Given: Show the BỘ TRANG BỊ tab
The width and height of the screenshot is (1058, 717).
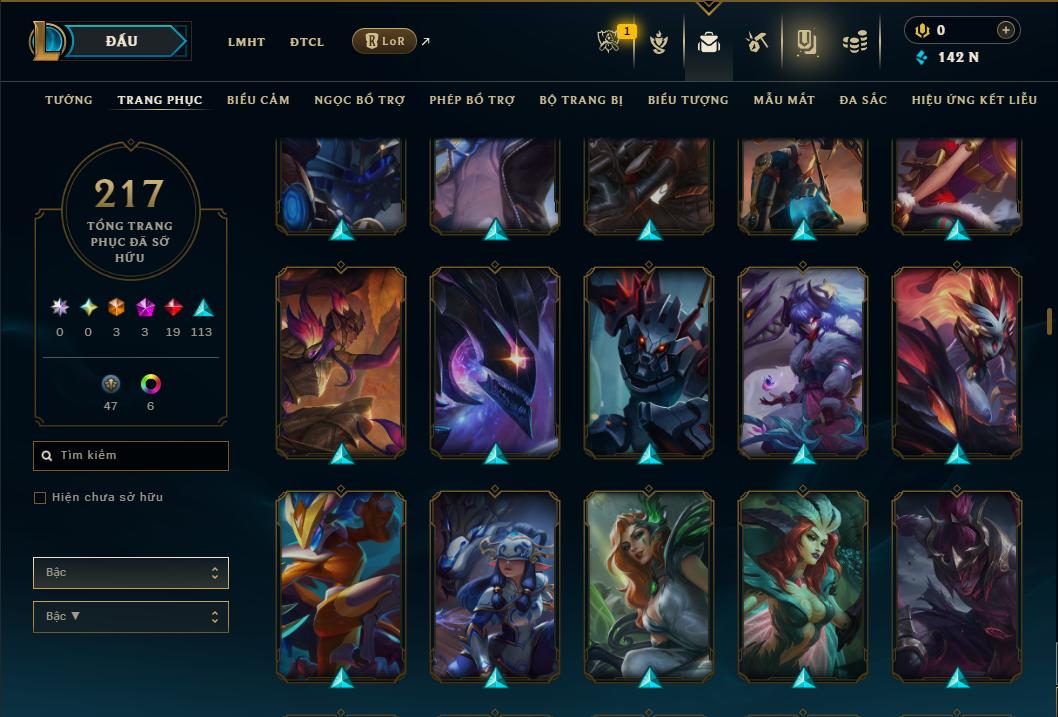Looking at the screenshot, I should tap(581, 100).
